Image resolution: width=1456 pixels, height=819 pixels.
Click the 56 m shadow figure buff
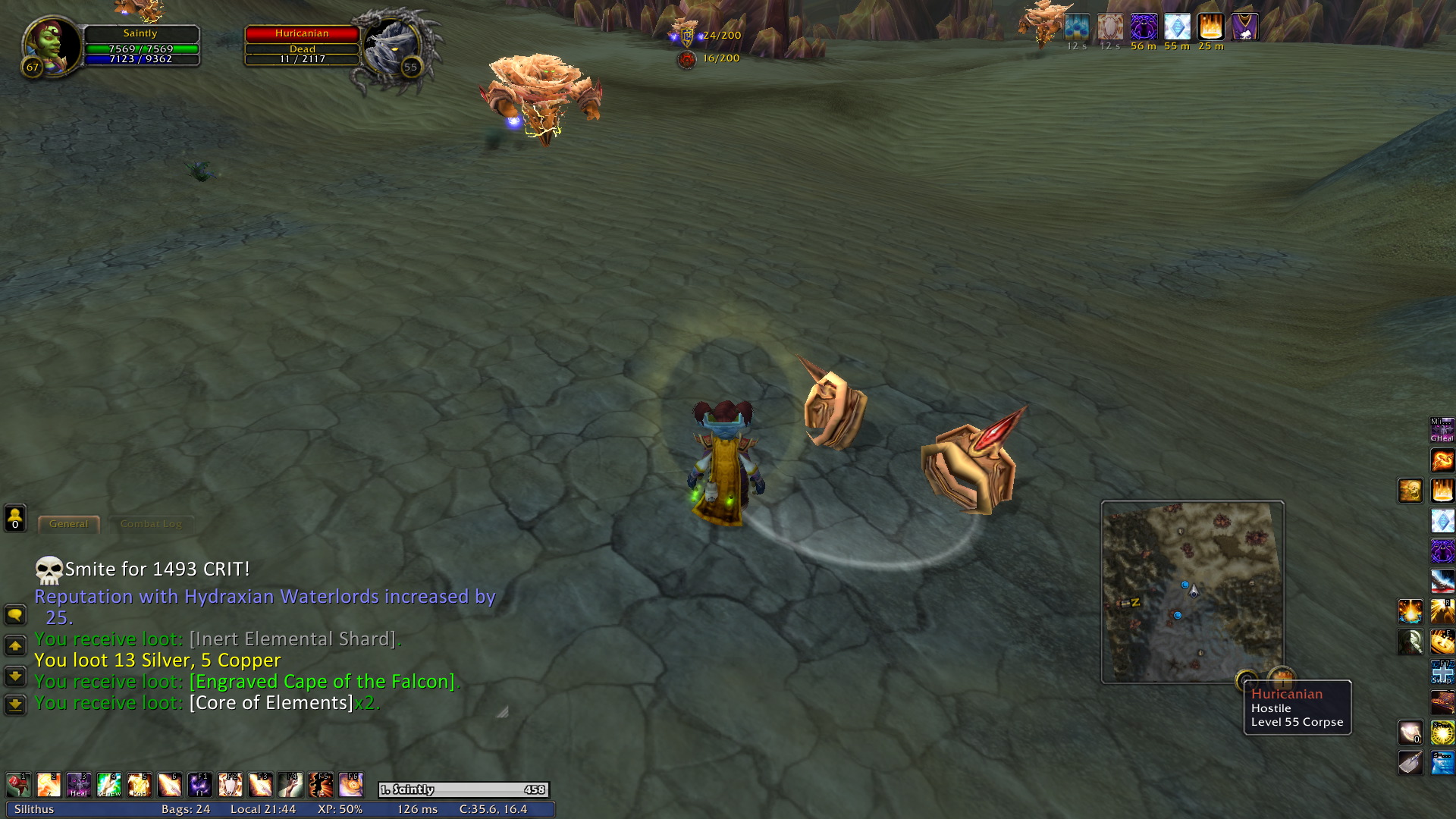tap(1144, 27)
